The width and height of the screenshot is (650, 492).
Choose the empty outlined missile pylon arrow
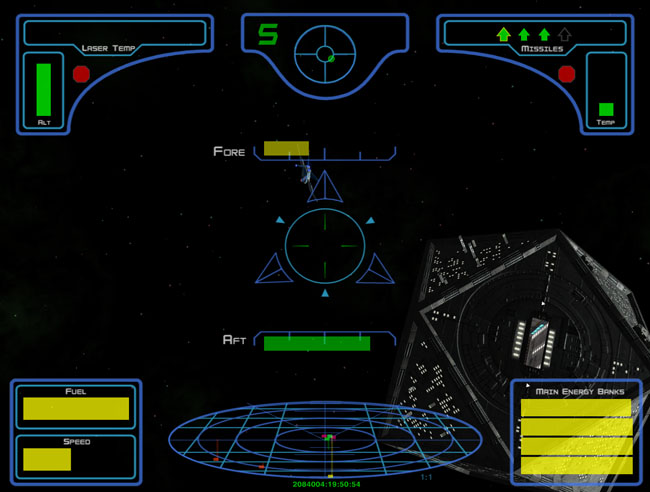click(x=565, y=34)
